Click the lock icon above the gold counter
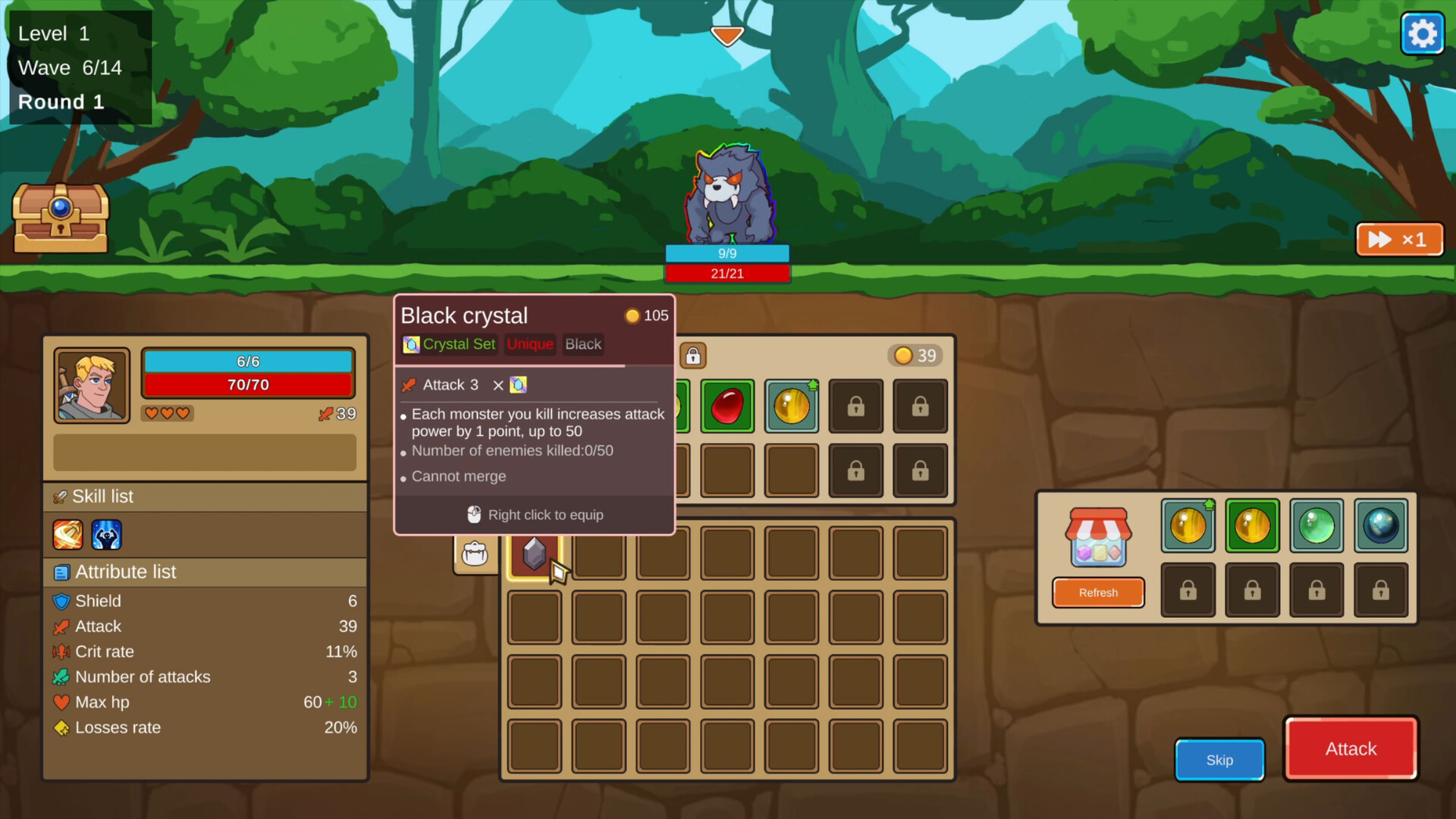The image size is (1456, 819). click(x=692, y=356)
